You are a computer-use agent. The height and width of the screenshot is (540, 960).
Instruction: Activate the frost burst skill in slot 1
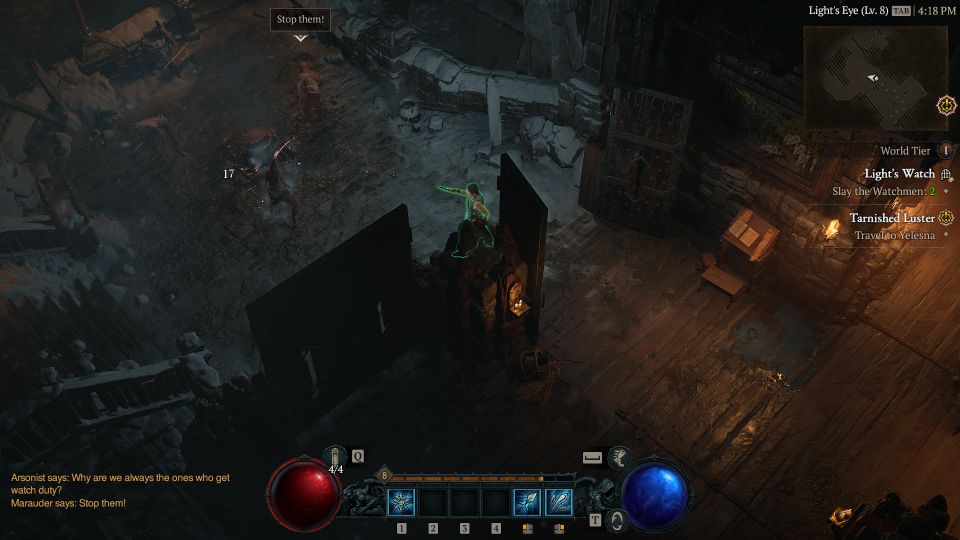[x=401, y=502]
